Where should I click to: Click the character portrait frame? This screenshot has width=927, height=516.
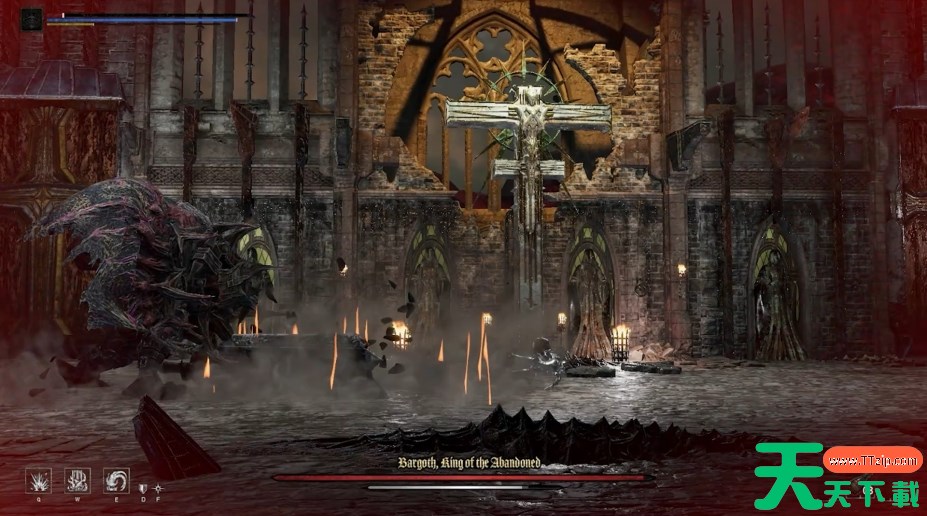click(32, 18)
